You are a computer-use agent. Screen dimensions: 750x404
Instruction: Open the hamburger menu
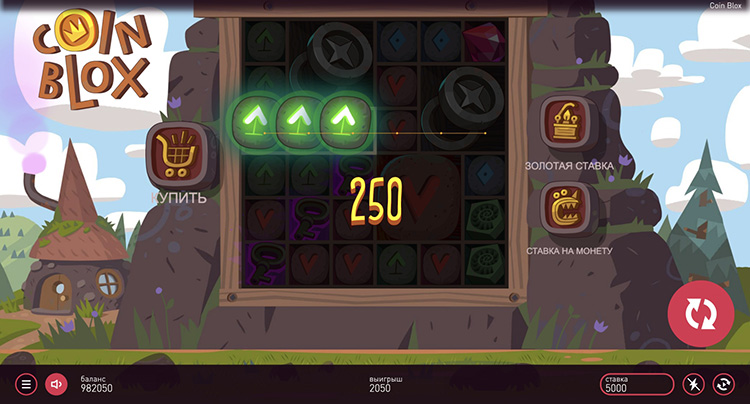pyautogui.click(x=27, y=383)
